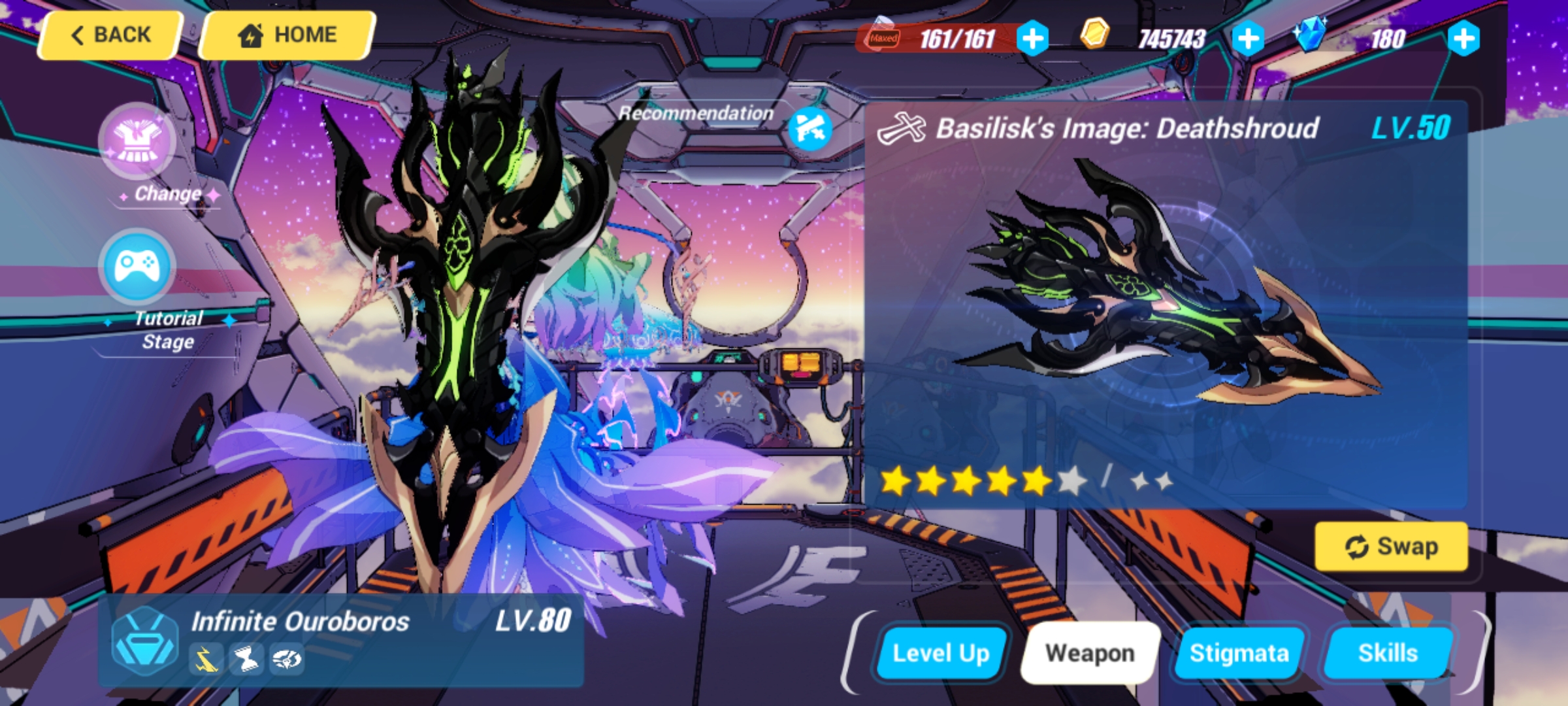Return with the Back button
Viewport: 1568px width, 706px height.
coord(110,34)
